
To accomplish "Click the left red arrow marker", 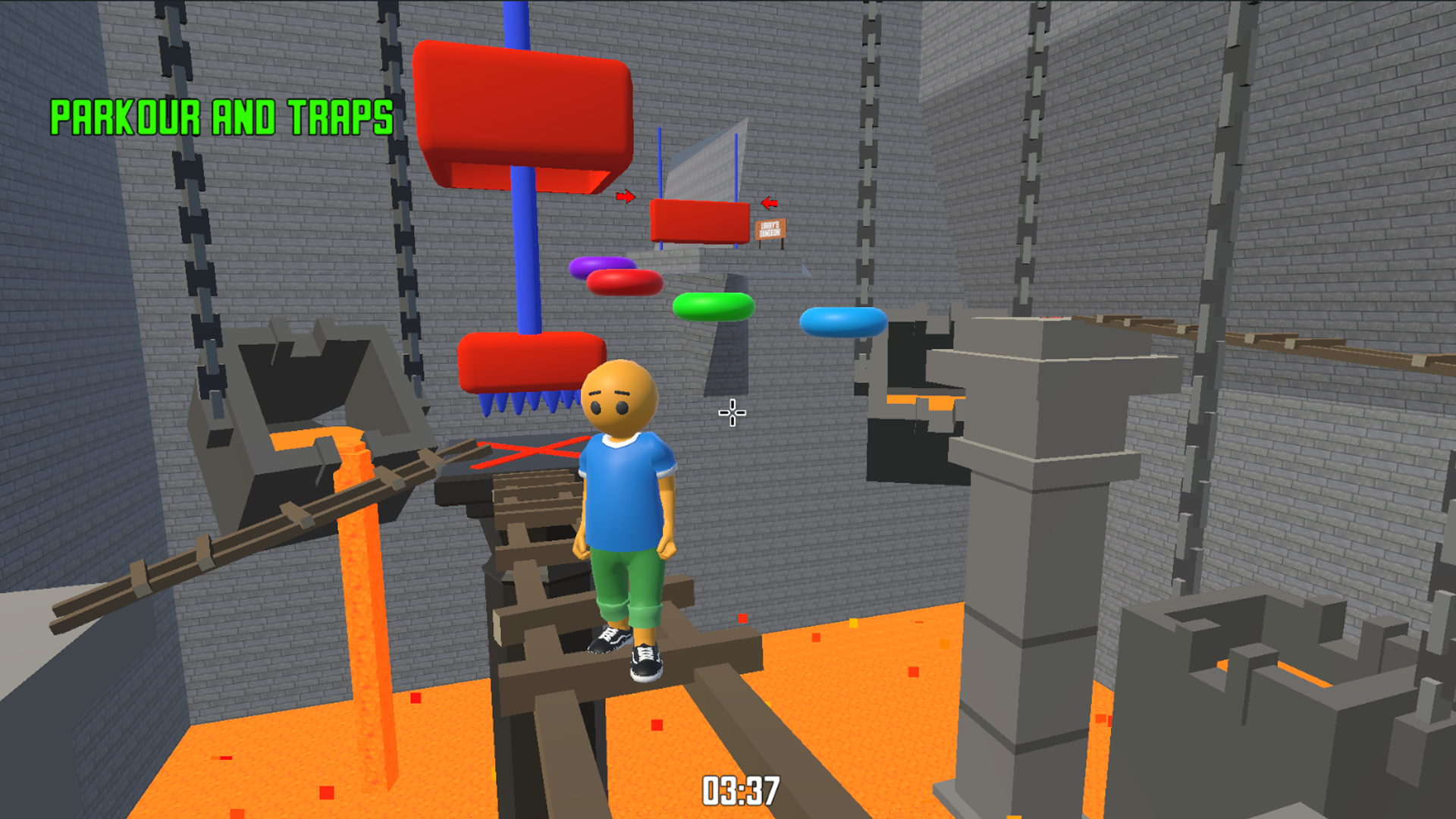I will coord(626,197).
